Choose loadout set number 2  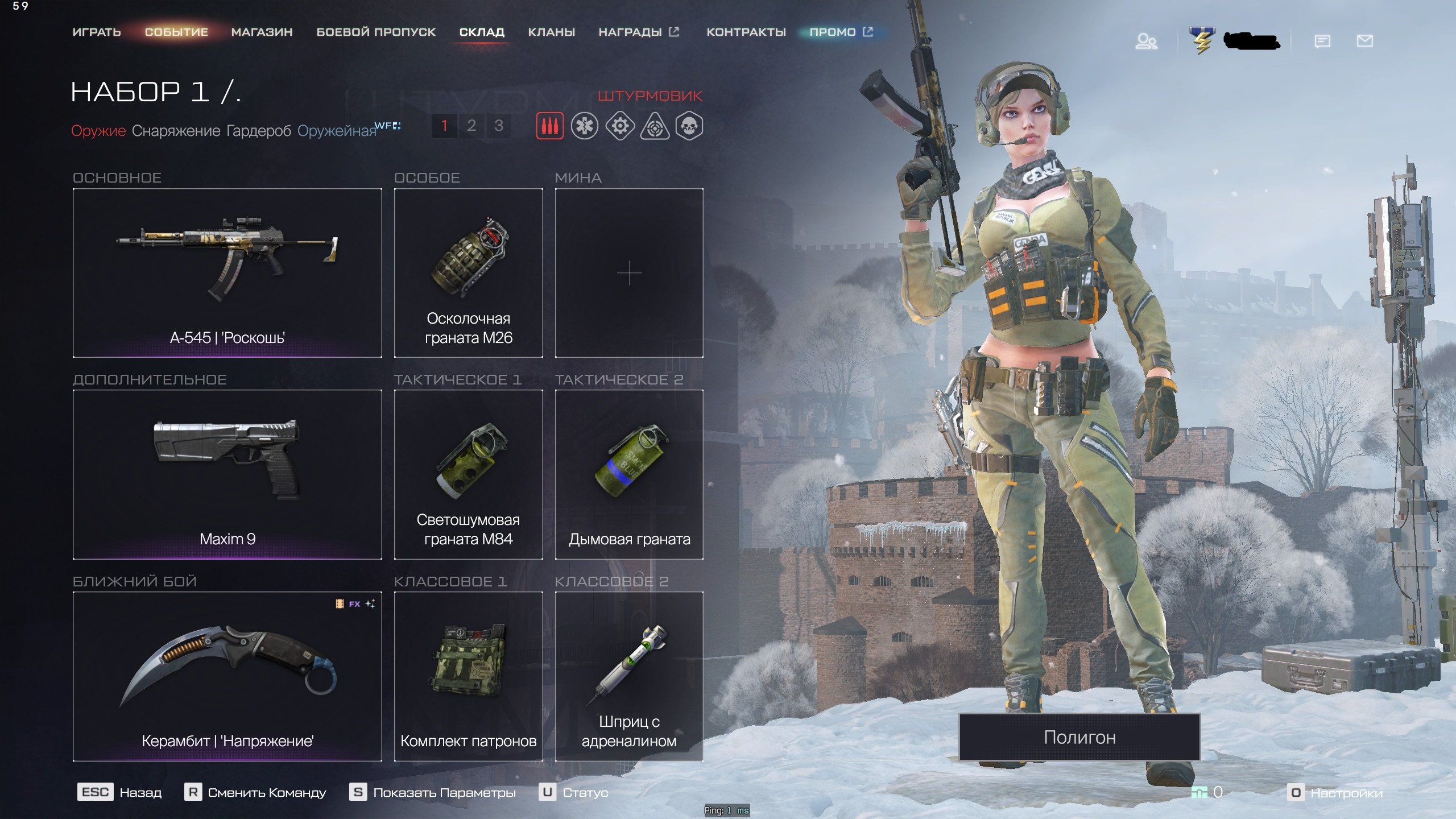[x=471, y=126]
